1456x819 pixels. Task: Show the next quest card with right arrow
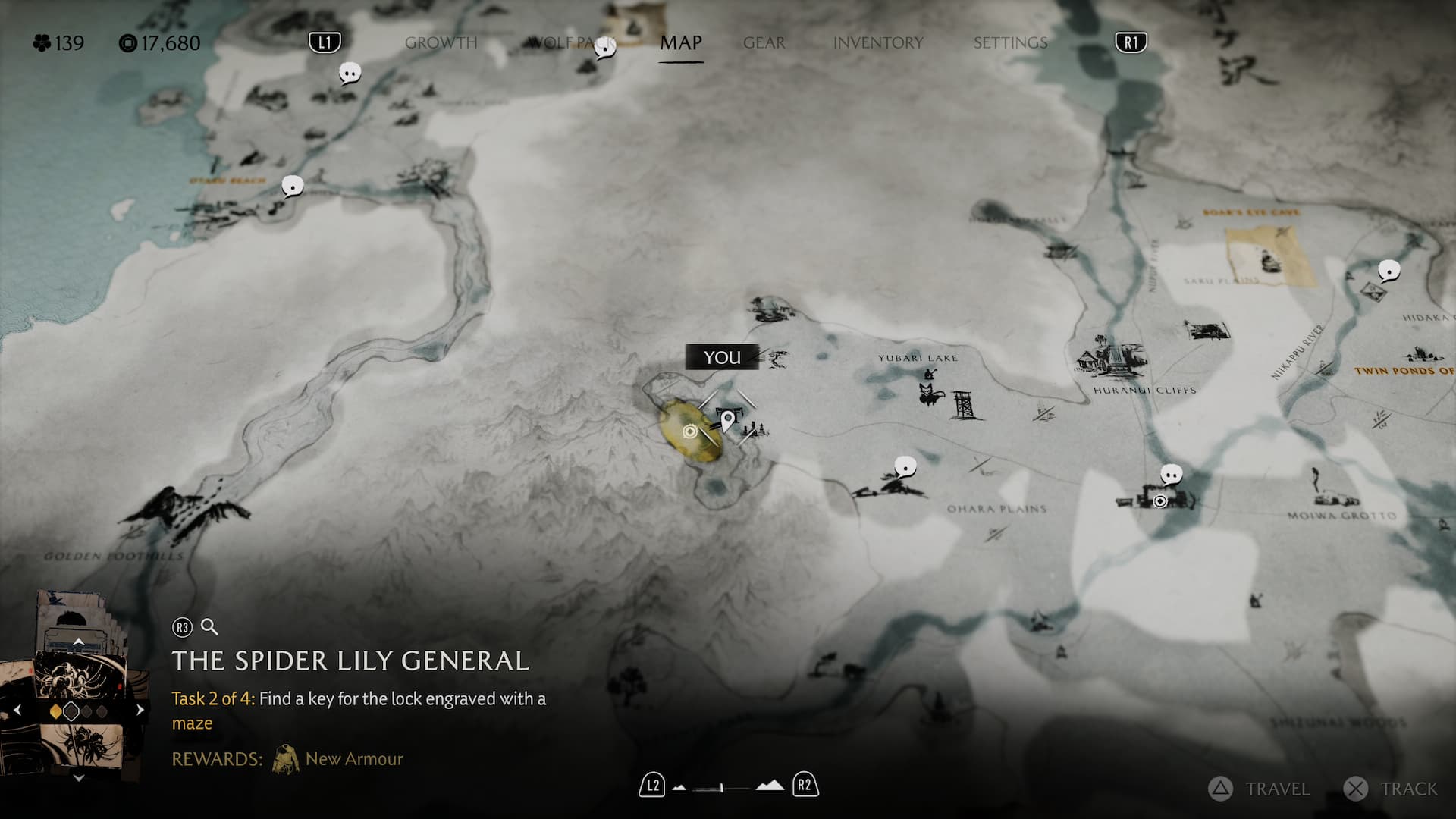pos(140,711)
